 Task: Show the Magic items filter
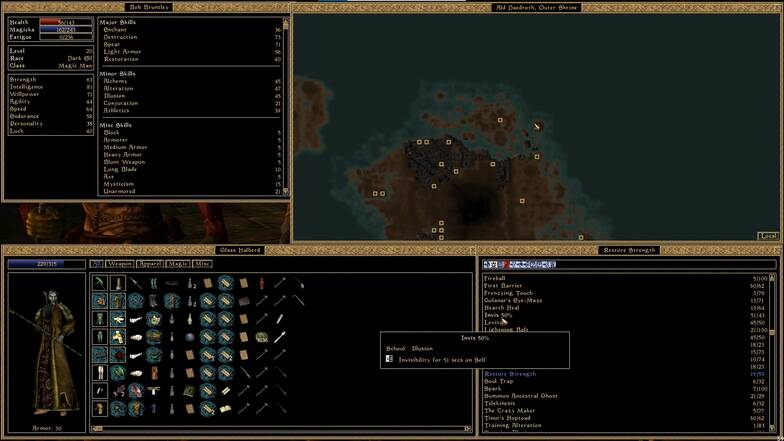(x=178, y=264)
